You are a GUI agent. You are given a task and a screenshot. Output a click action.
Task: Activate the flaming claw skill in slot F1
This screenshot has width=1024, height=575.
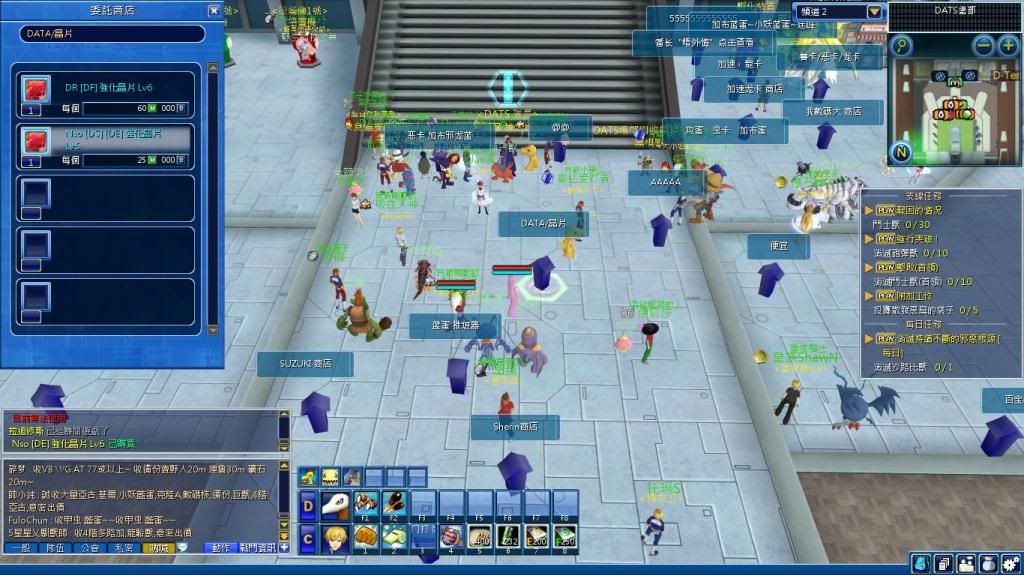pos(367,504)
